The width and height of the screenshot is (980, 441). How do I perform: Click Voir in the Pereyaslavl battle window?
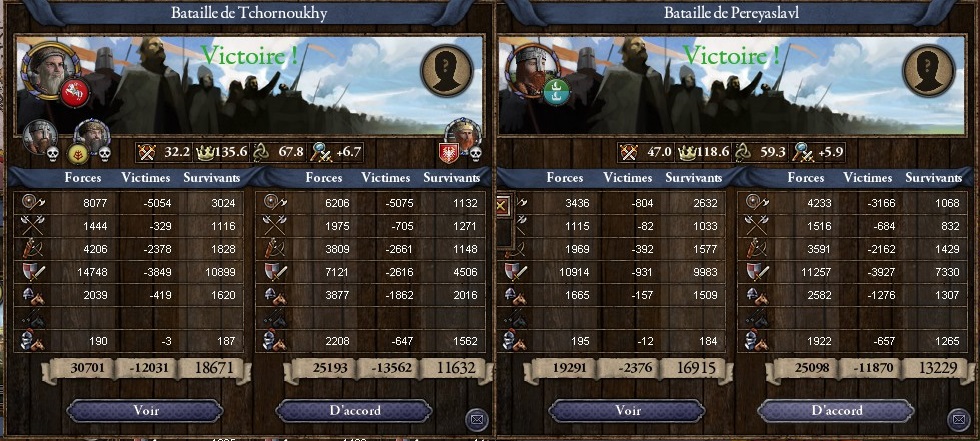pos(627,411)
